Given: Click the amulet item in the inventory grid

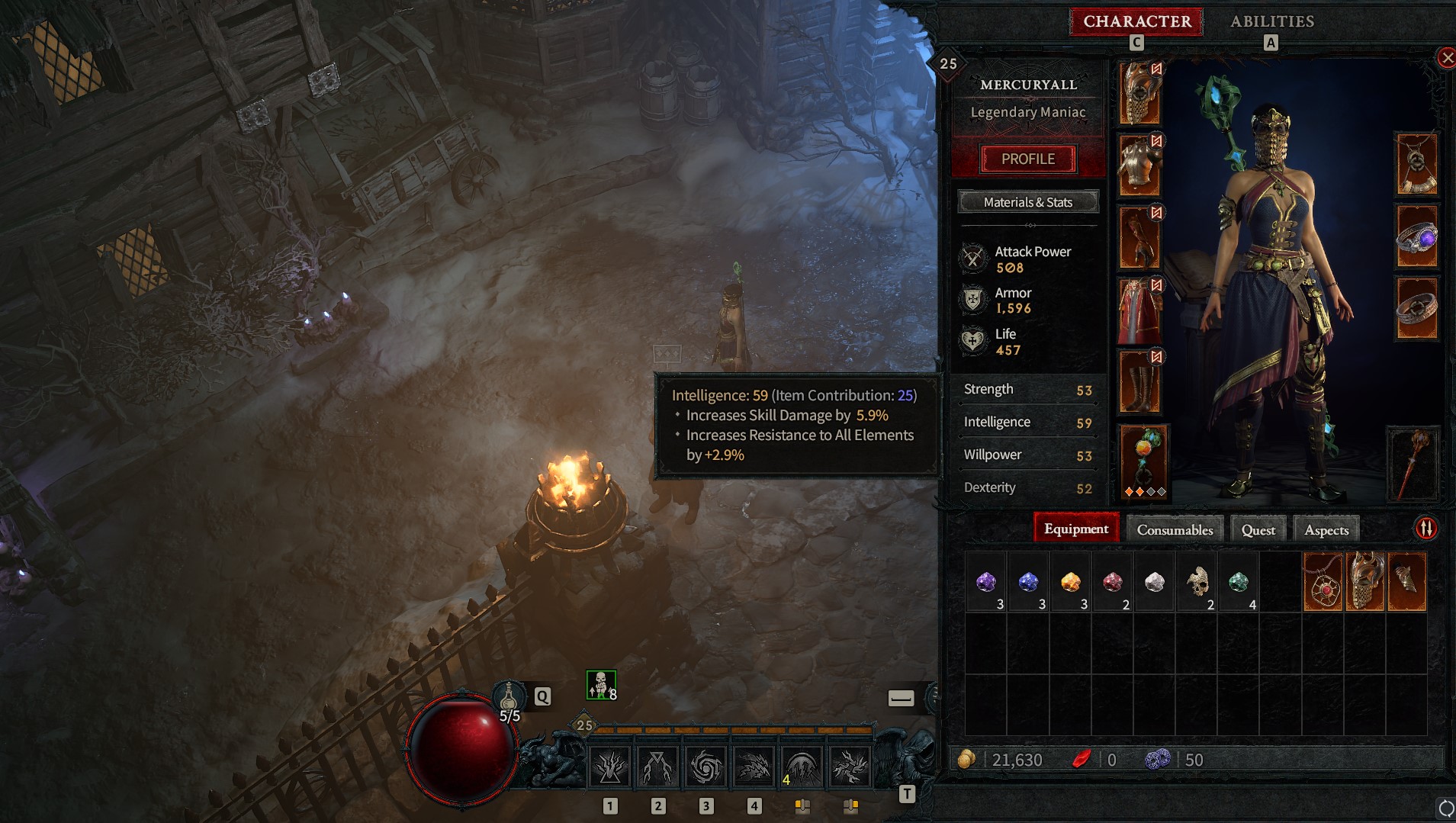Looking at the screenshot, I should point(1322,581).
